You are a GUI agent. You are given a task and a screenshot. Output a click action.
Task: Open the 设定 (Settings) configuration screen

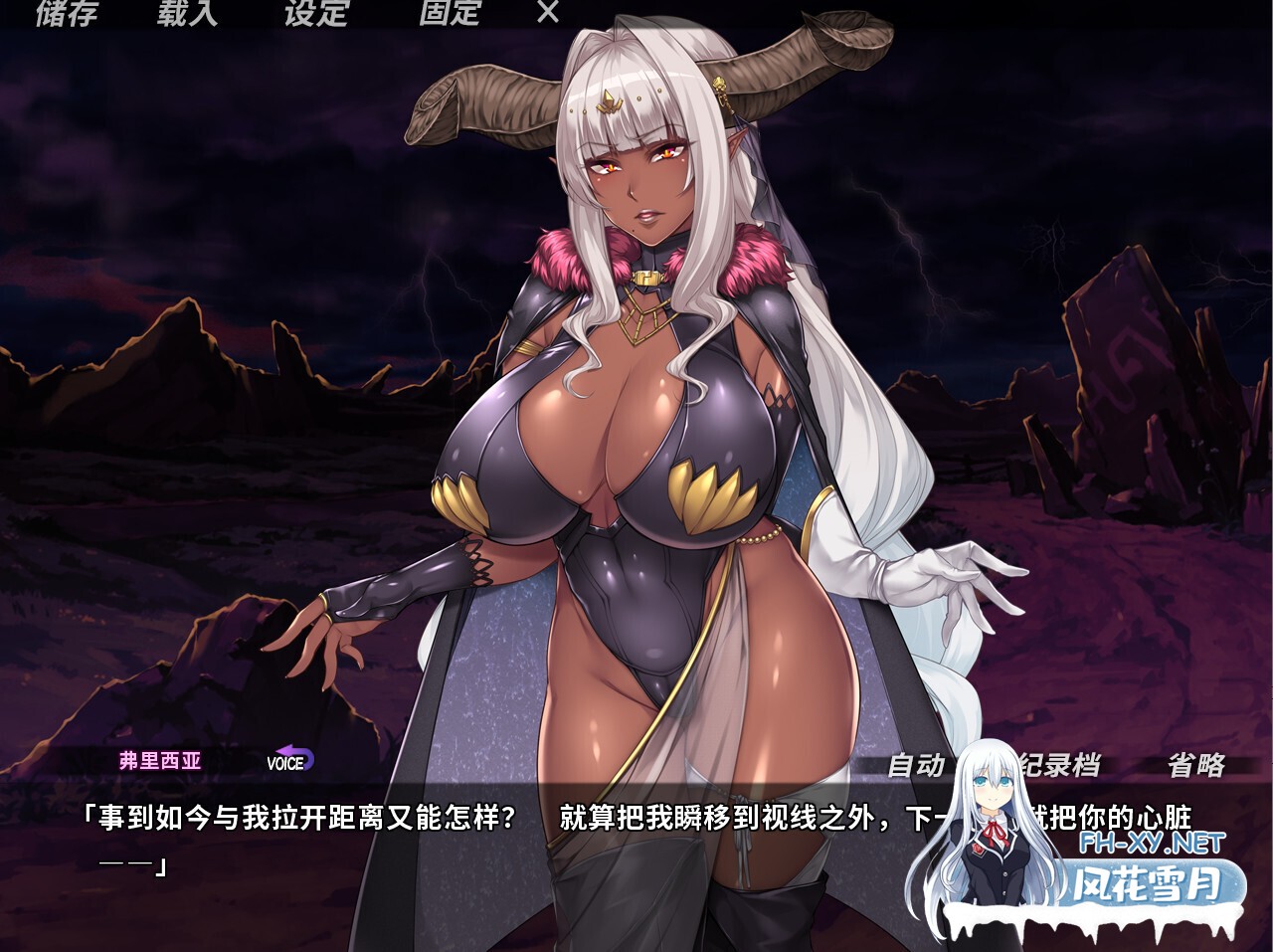point(317,14)
